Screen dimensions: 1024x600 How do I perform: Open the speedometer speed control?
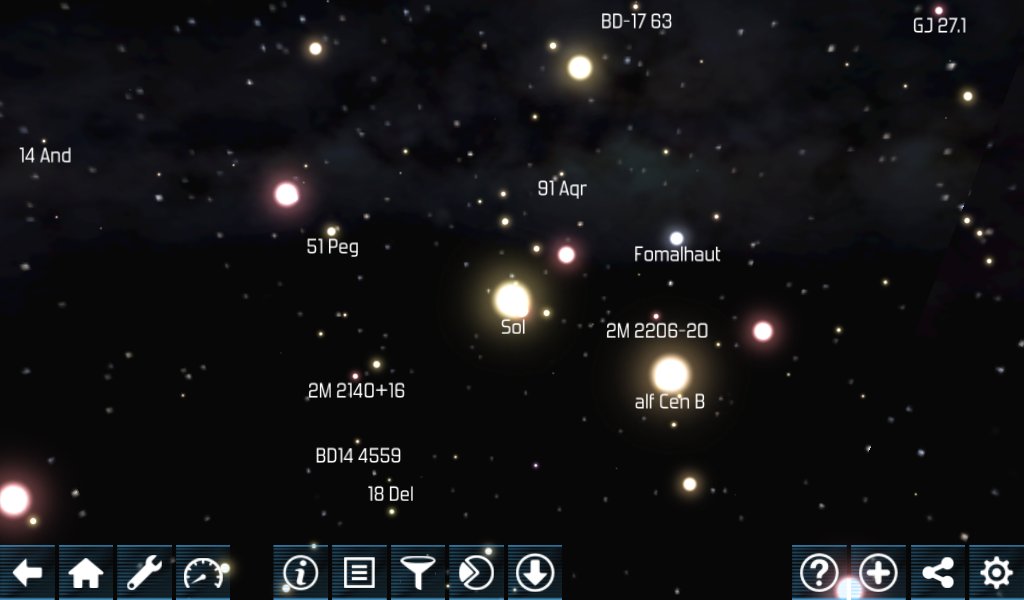(203, 573)
